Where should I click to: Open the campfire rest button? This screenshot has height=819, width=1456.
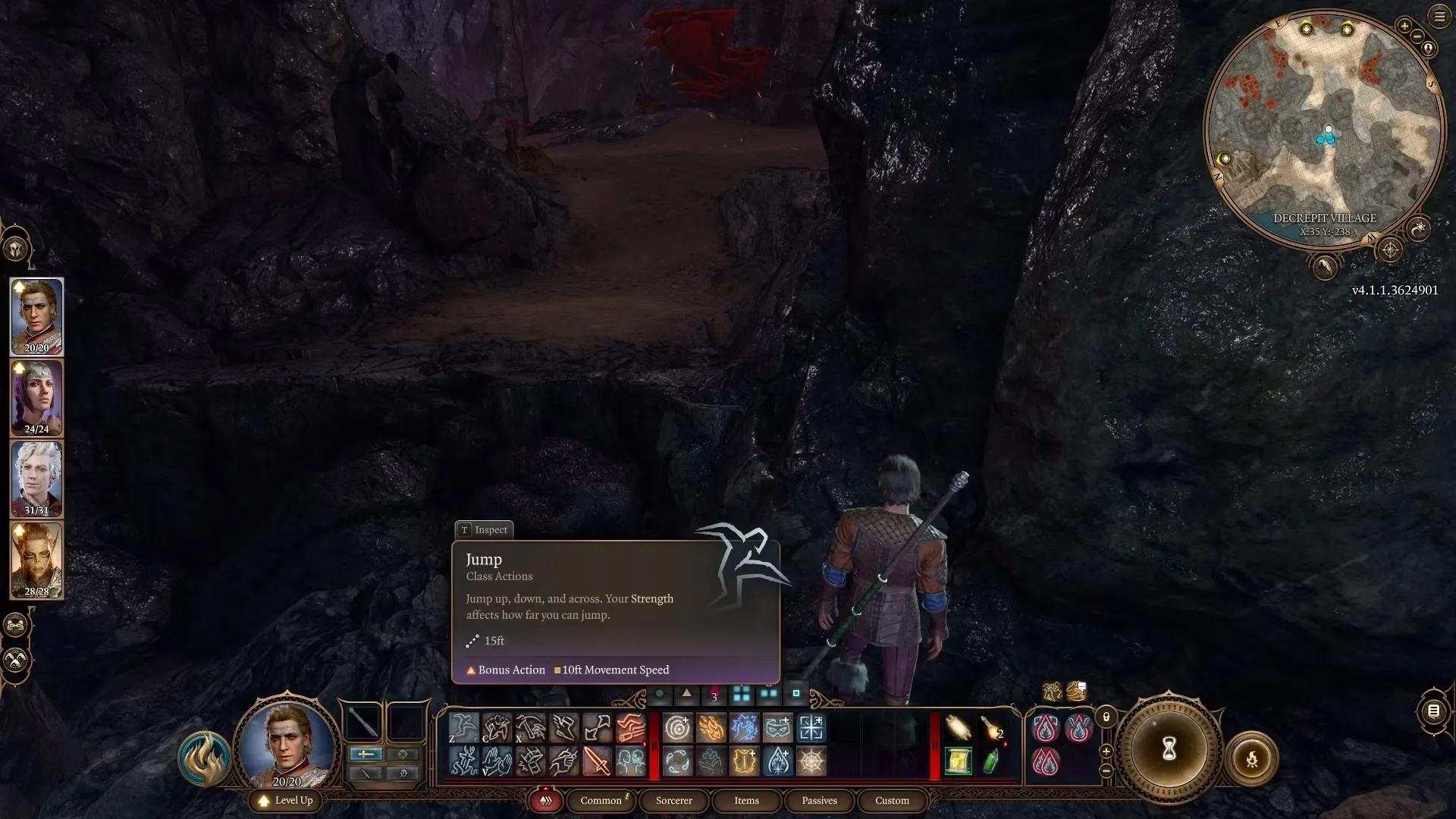1251,758
